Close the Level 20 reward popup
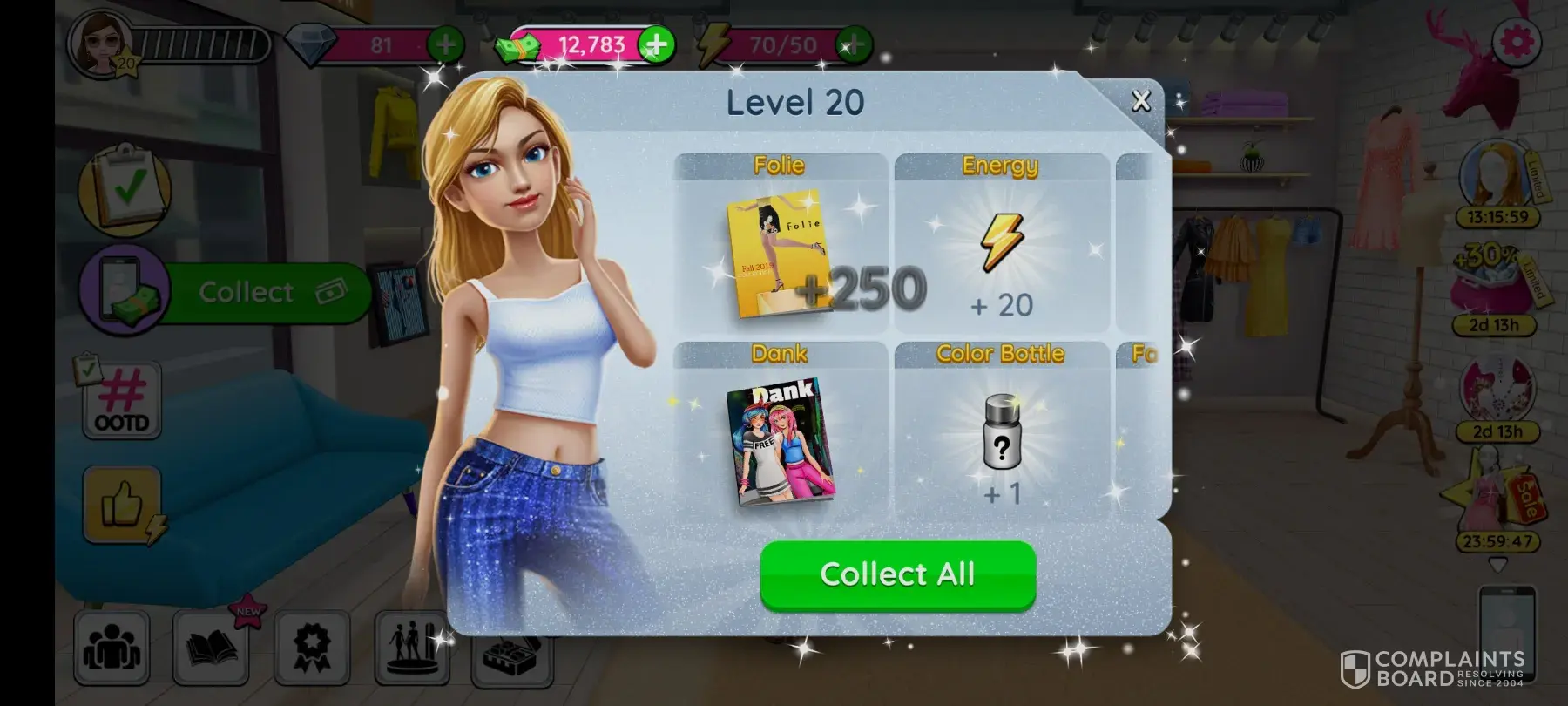 click(1140, 101)
